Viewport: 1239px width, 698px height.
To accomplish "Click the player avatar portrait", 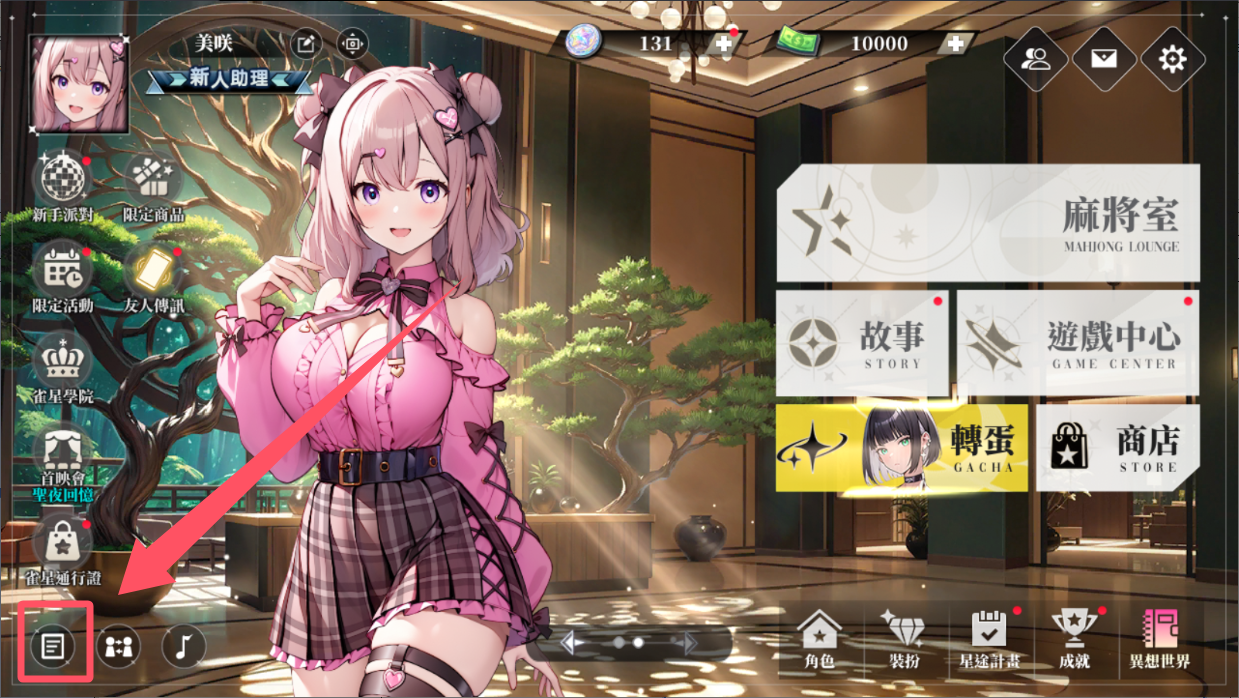I will click(79, 84).
